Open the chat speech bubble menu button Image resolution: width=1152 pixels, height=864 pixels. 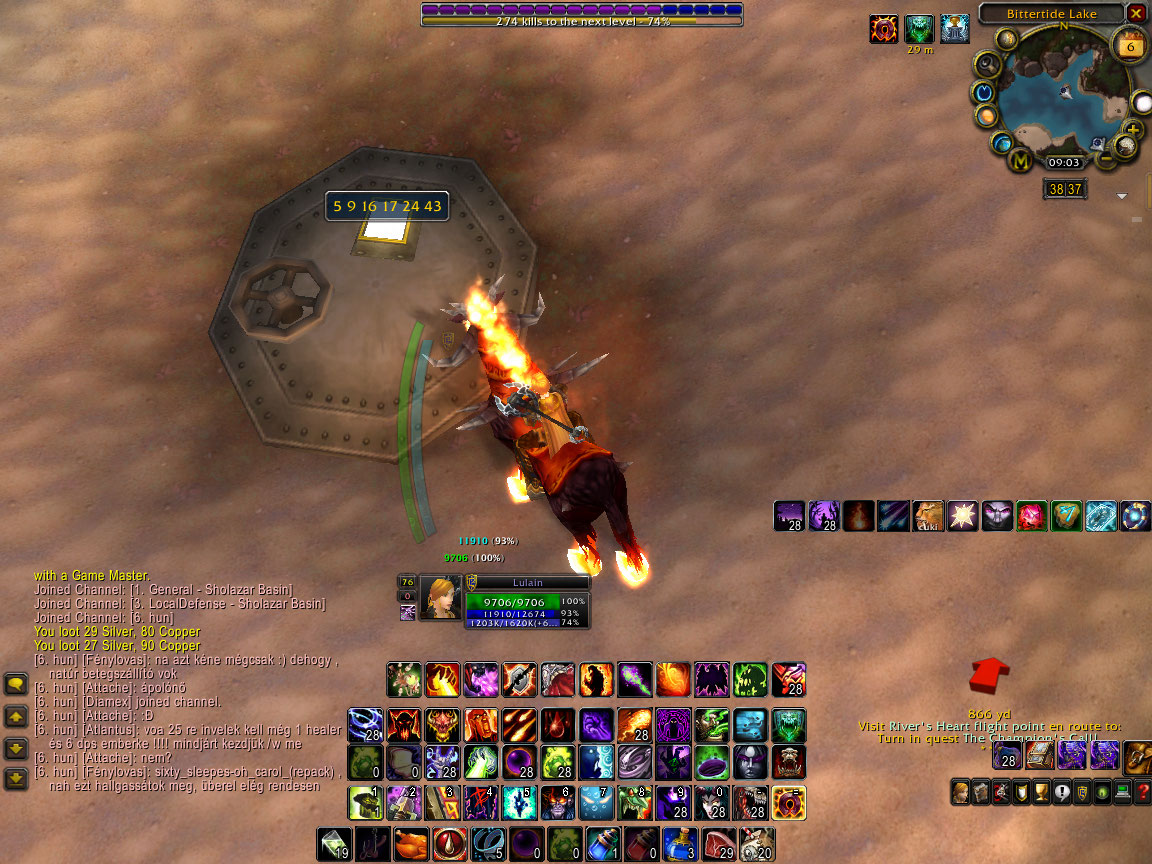coord(16,684)
